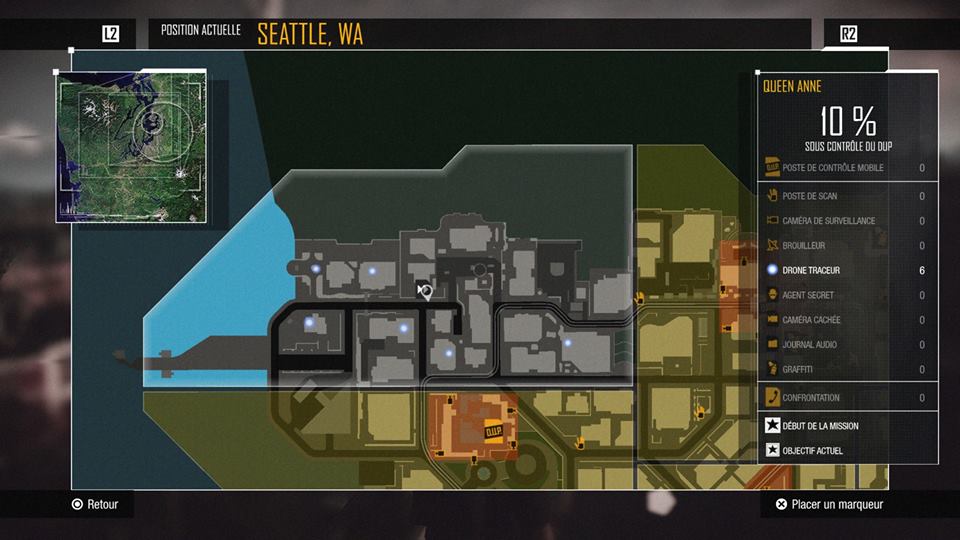The height and width of the screenshot is (540, 960).
Task: Highlight the Drone traceur legend entry
Action: coord(811,271)
